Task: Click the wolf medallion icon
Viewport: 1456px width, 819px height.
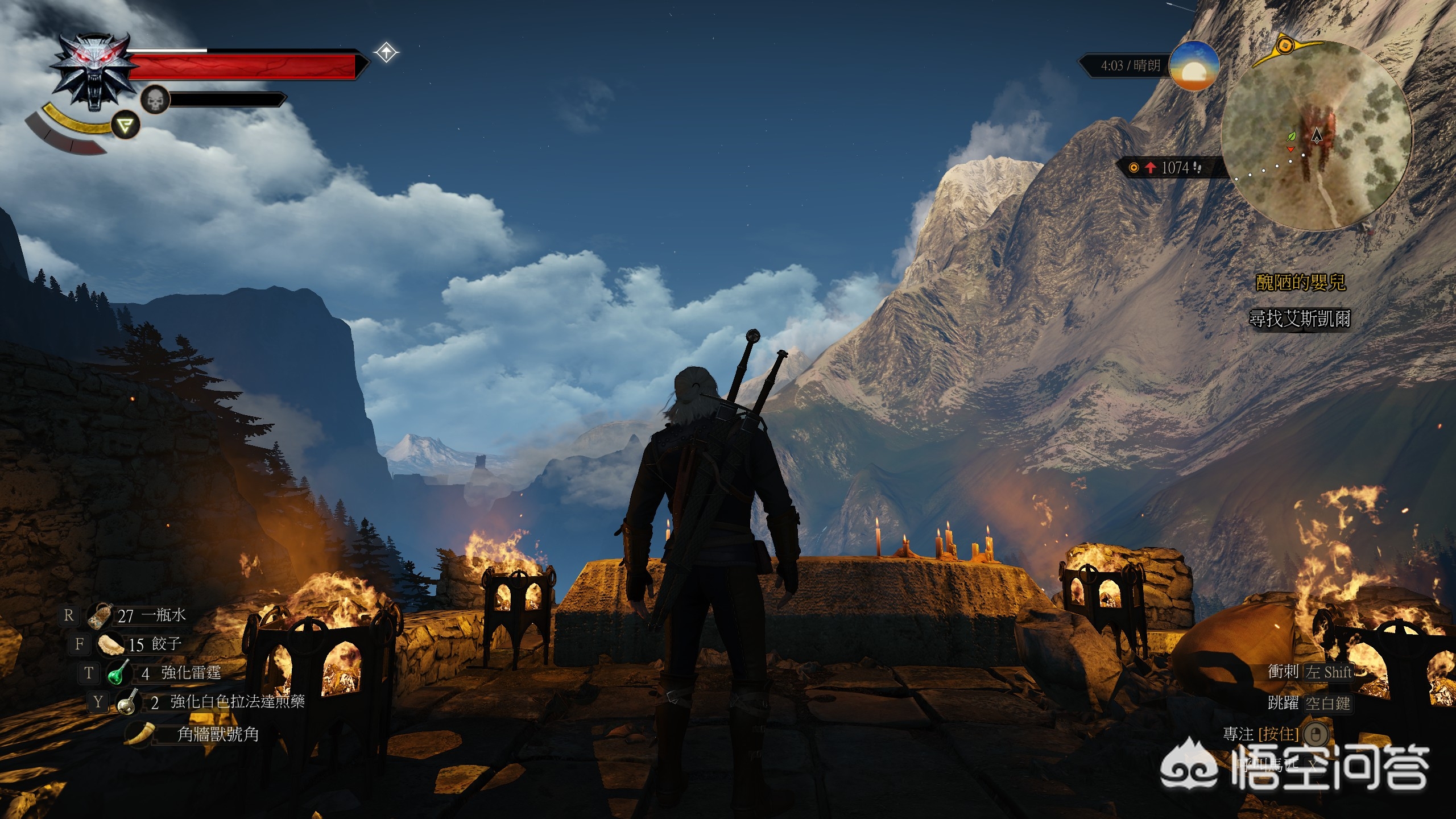Action: pos(94,69)
